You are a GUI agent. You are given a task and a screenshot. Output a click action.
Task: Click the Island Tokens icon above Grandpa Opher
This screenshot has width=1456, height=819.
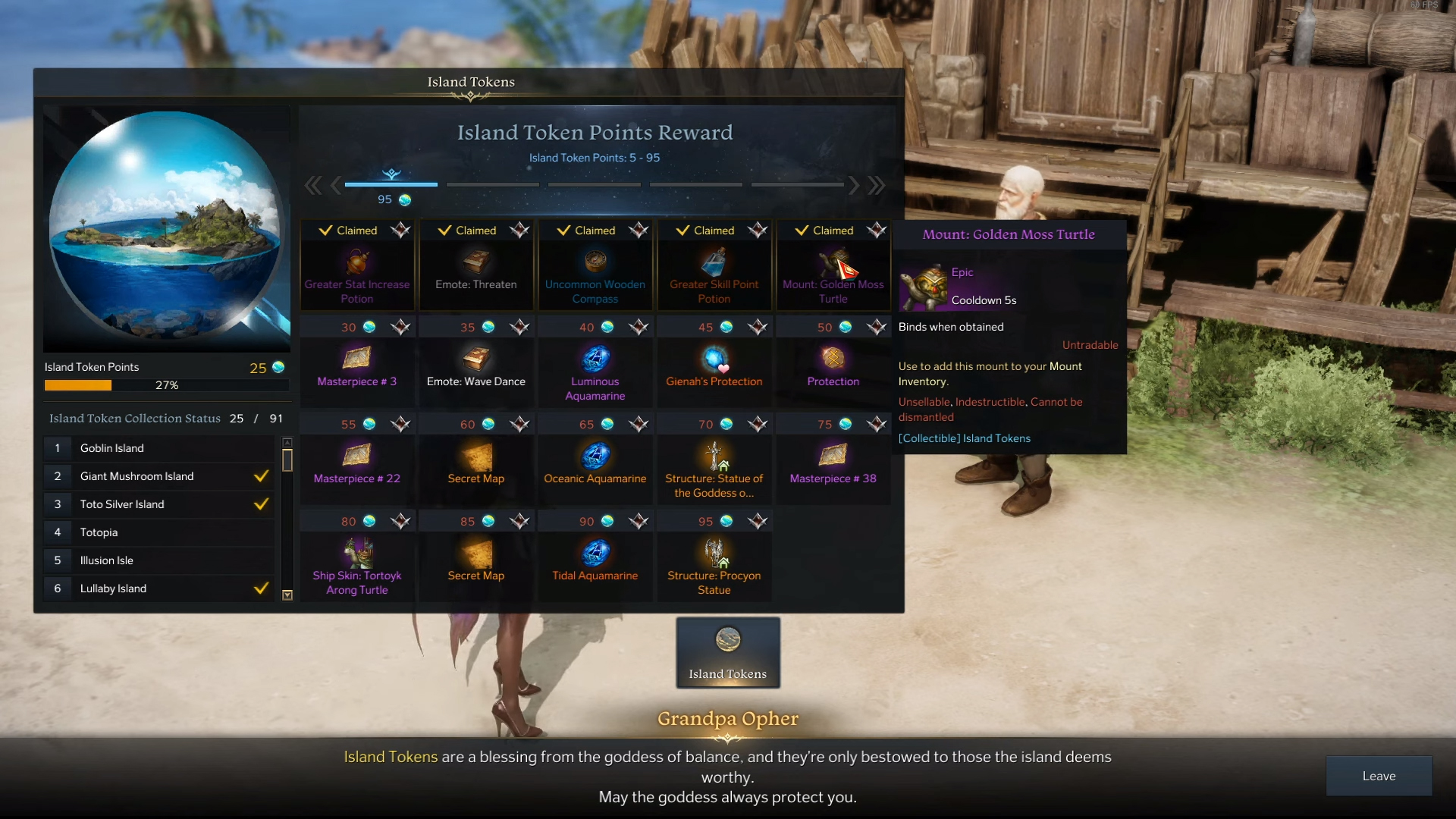726,651
